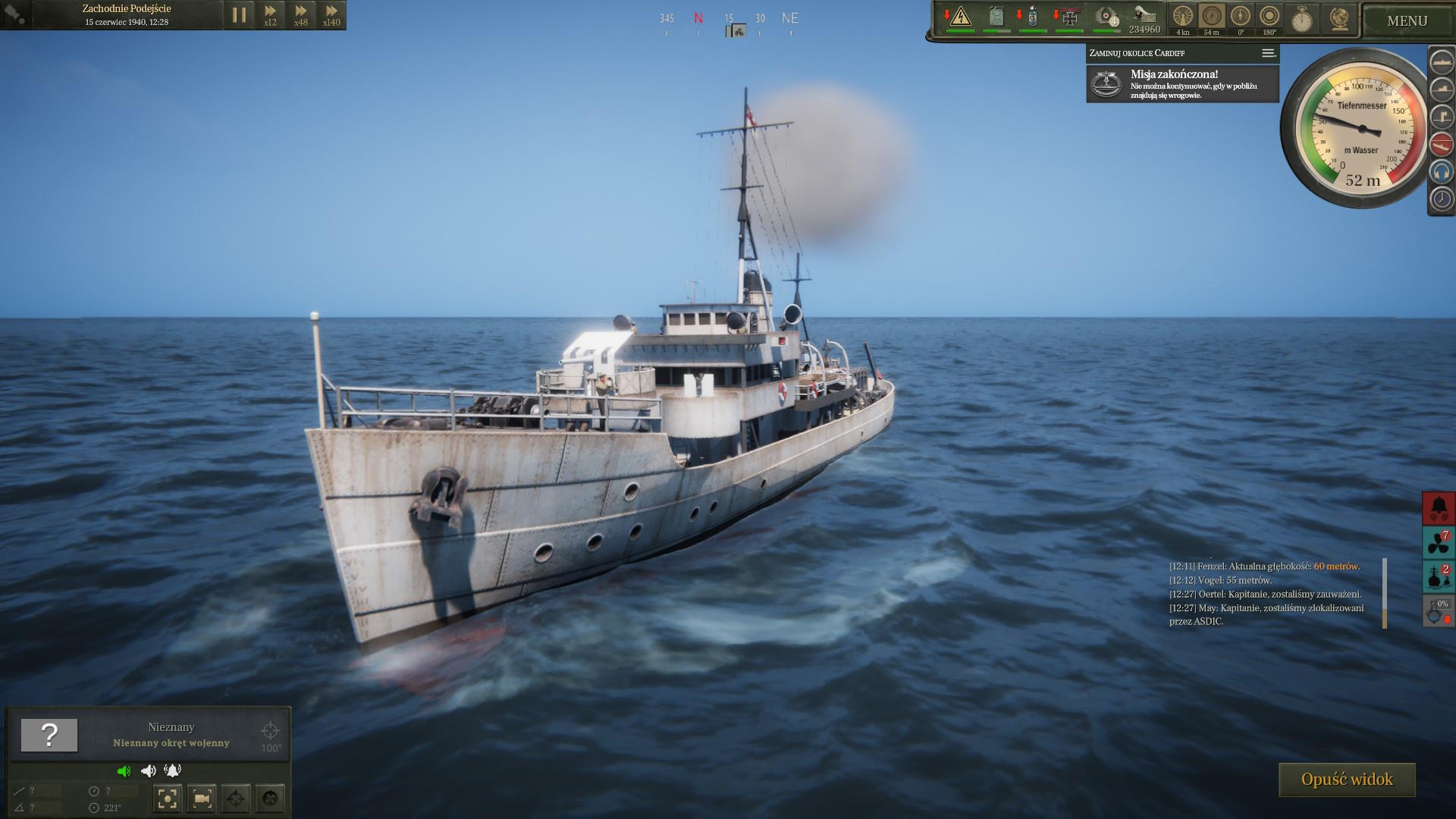This screenshot has height=819, width=1456.
Task: Pause the game time
Action: click(239, 14)
